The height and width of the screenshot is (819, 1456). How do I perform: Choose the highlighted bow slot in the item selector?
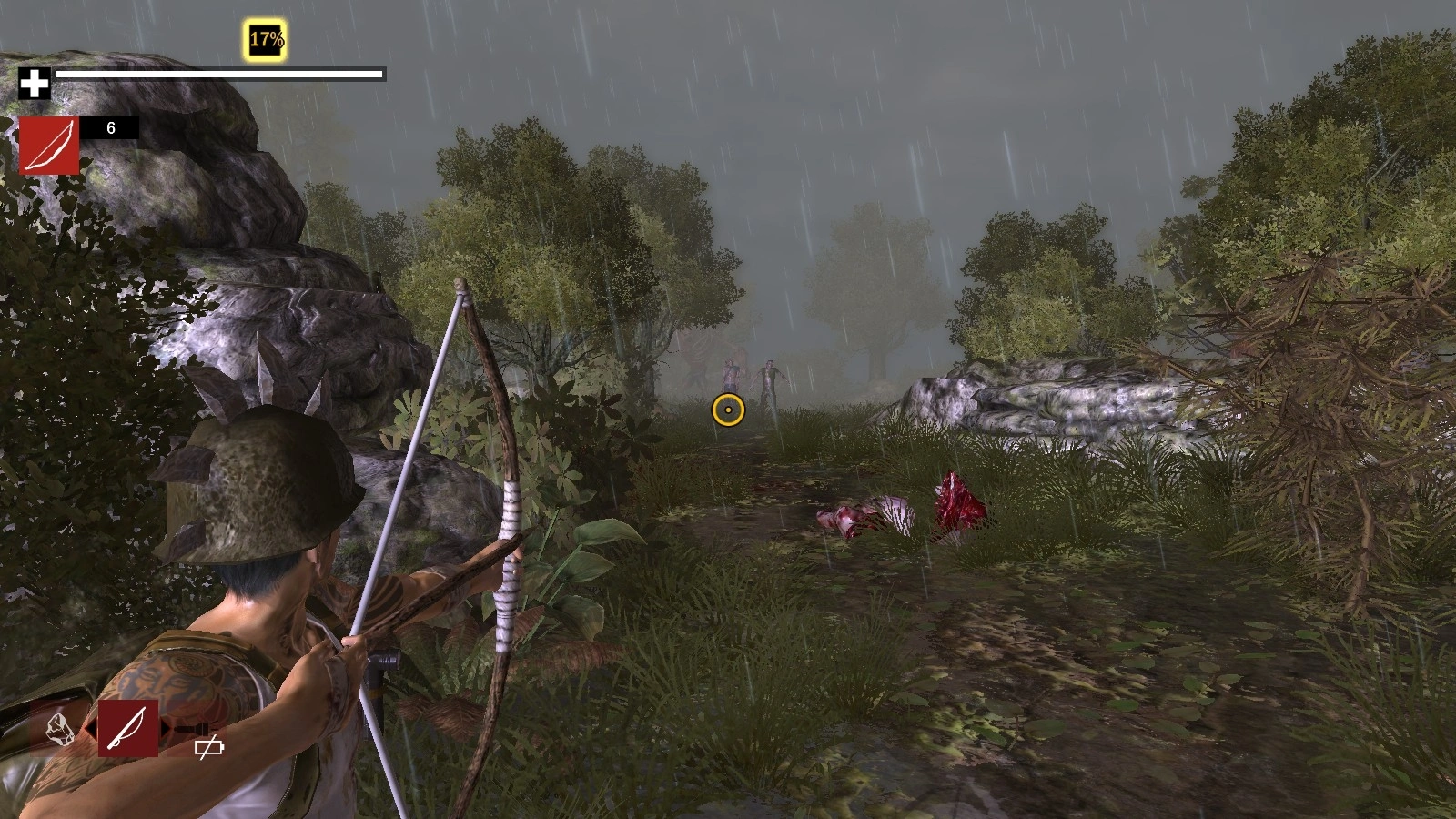pyautogui.click(x=128, y=728)
